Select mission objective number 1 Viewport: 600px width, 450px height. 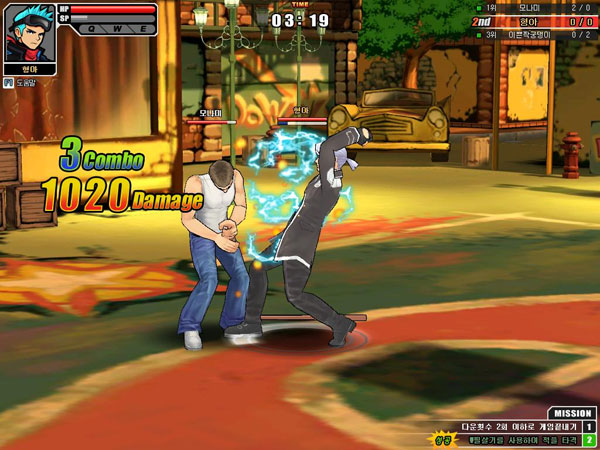[590, 427]
